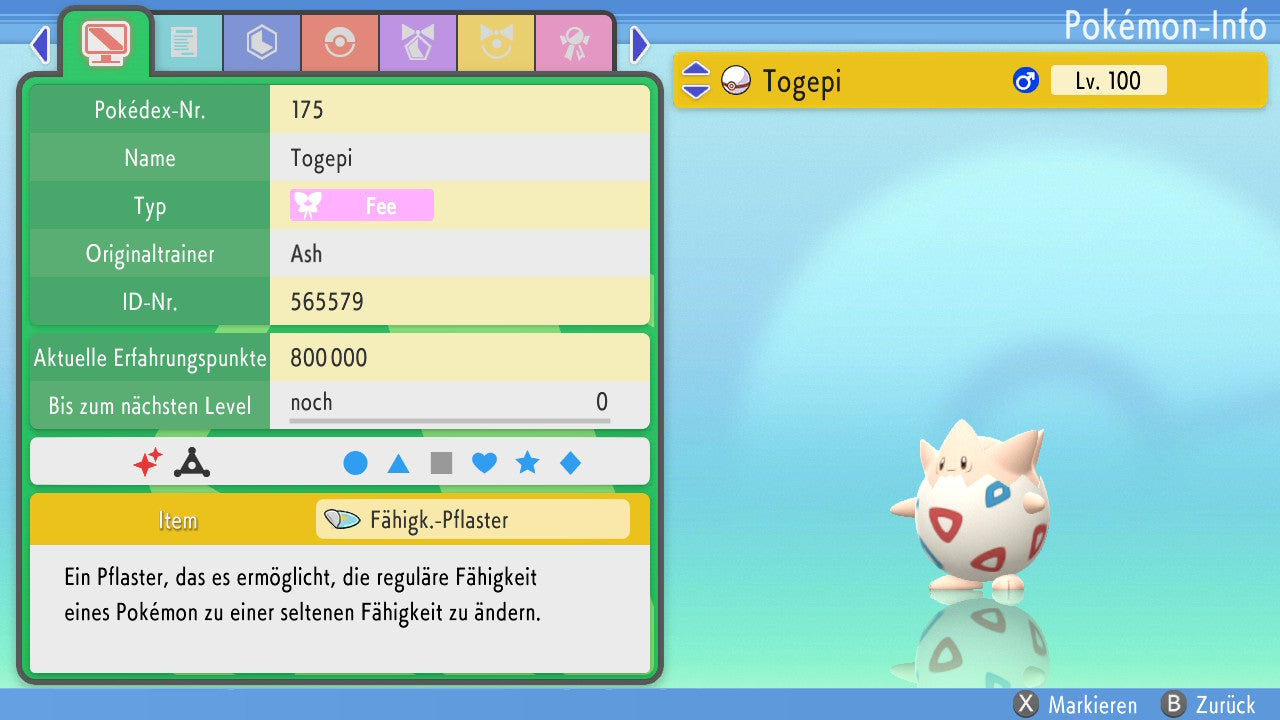This screenshot has height=720, width=1280.
Task: Toggle the blue circle marking
Action: [x=355, y=463]
